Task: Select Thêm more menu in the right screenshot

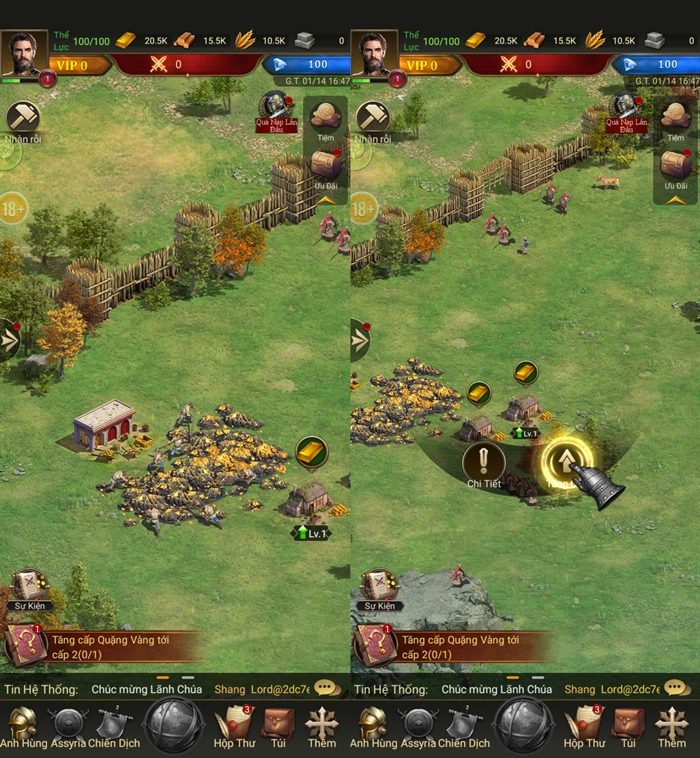Action: [671, 725]
